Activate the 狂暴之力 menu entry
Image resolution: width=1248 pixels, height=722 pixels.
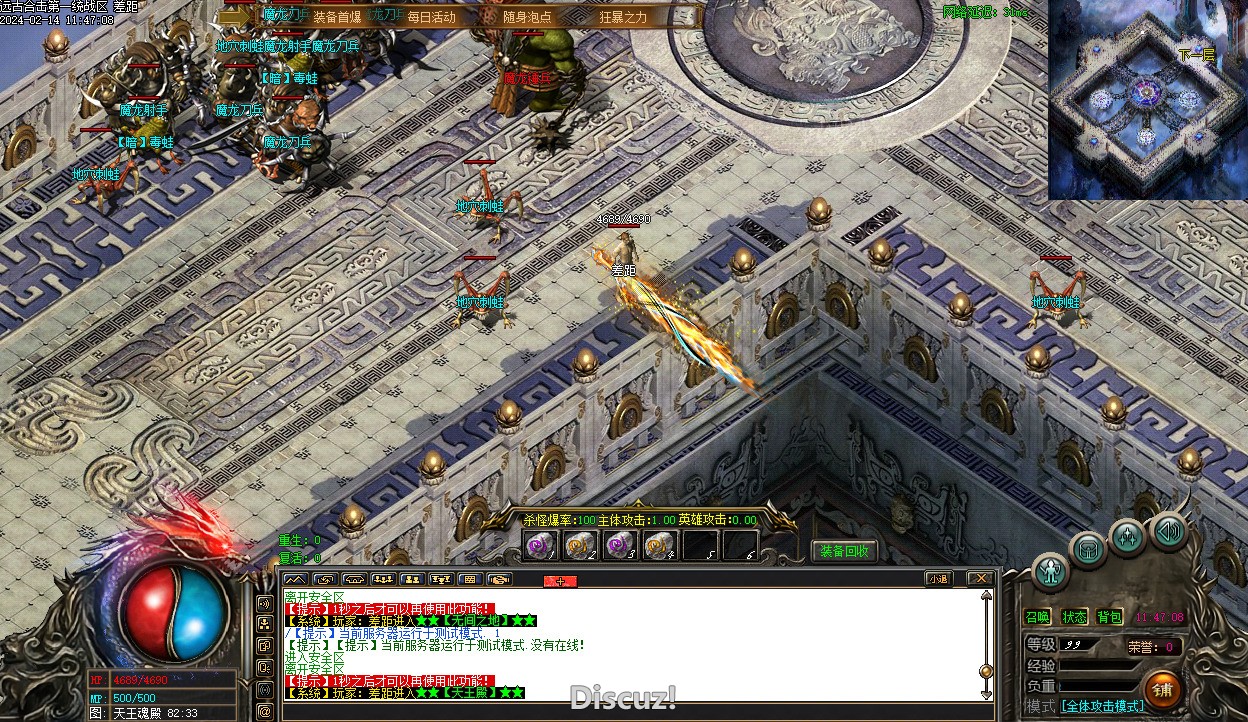(x=623, y=16)
